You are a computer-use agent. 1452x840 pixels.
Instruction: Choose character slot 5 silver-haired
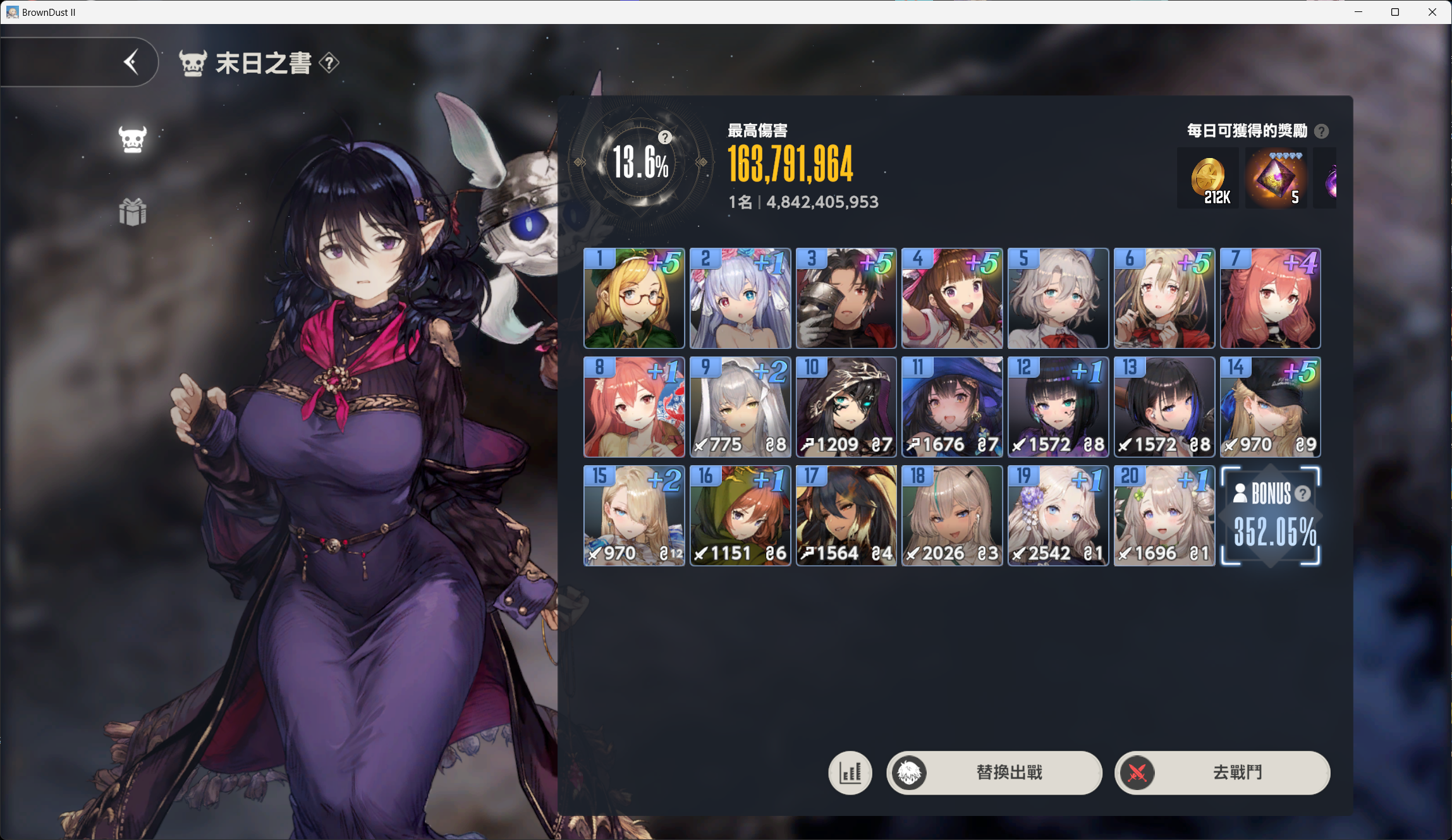point(1058,298)
